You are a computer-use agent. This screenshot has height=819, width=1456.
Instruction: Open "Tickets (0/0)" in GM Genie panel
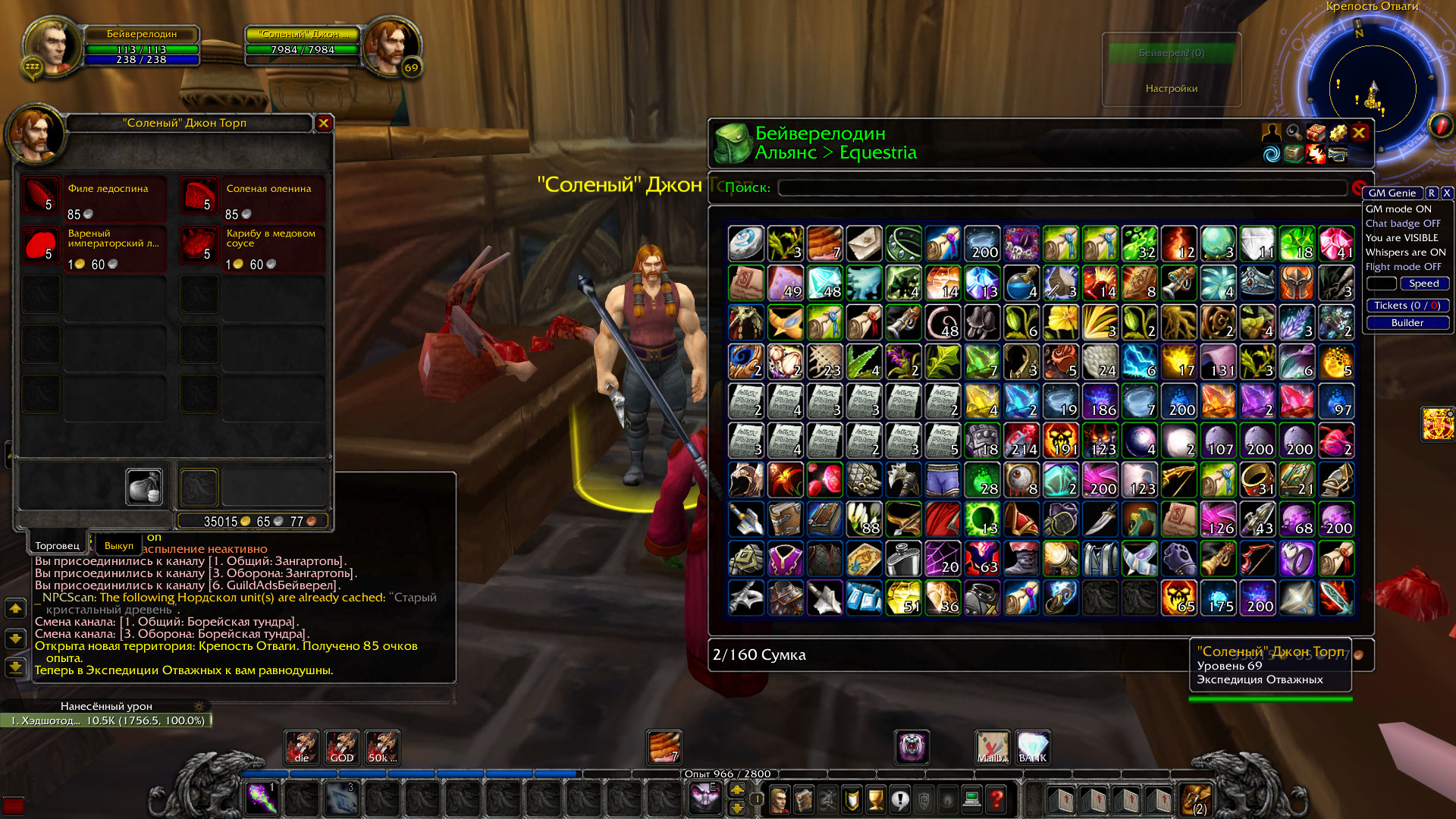pos(1407,306)
